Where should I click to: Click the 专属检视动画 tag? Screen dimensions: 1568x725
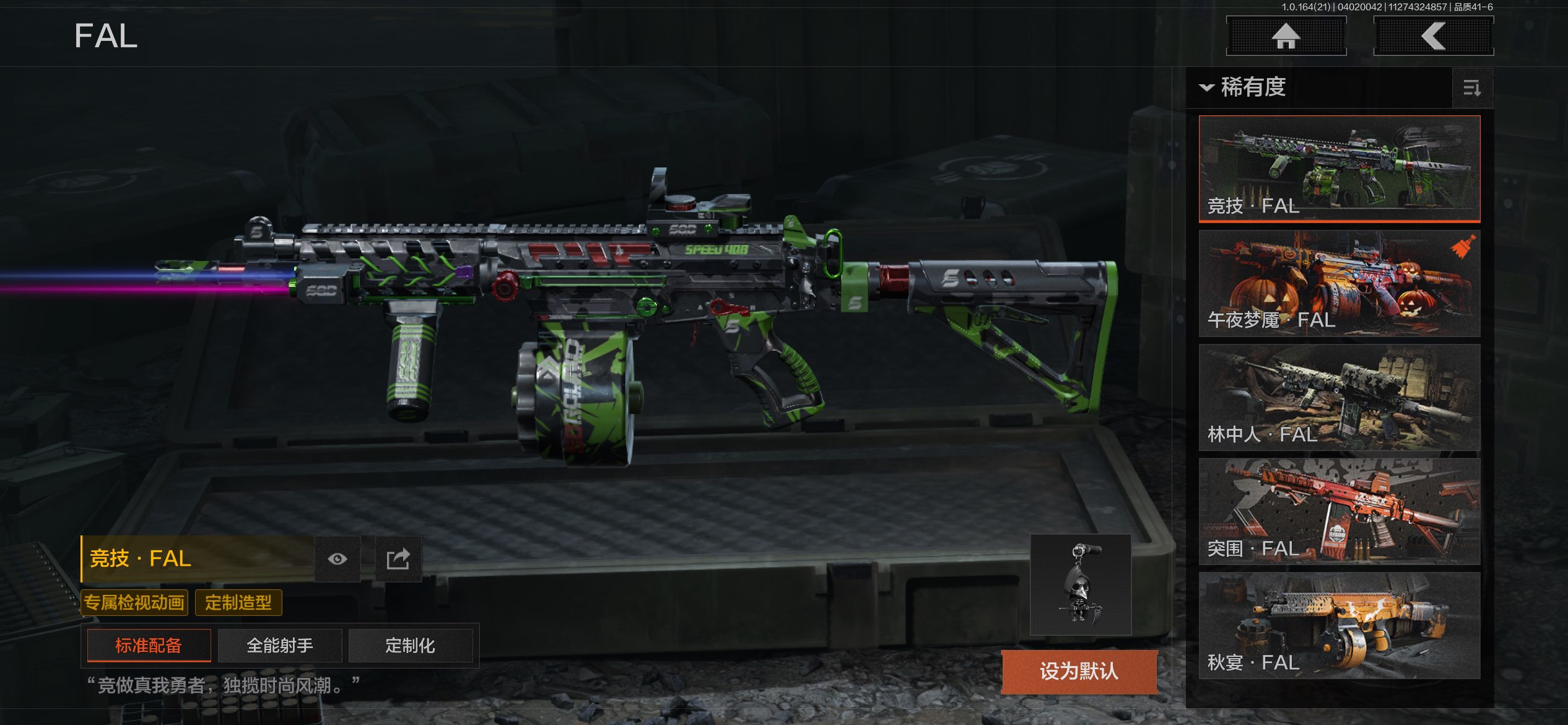(134, 602)
